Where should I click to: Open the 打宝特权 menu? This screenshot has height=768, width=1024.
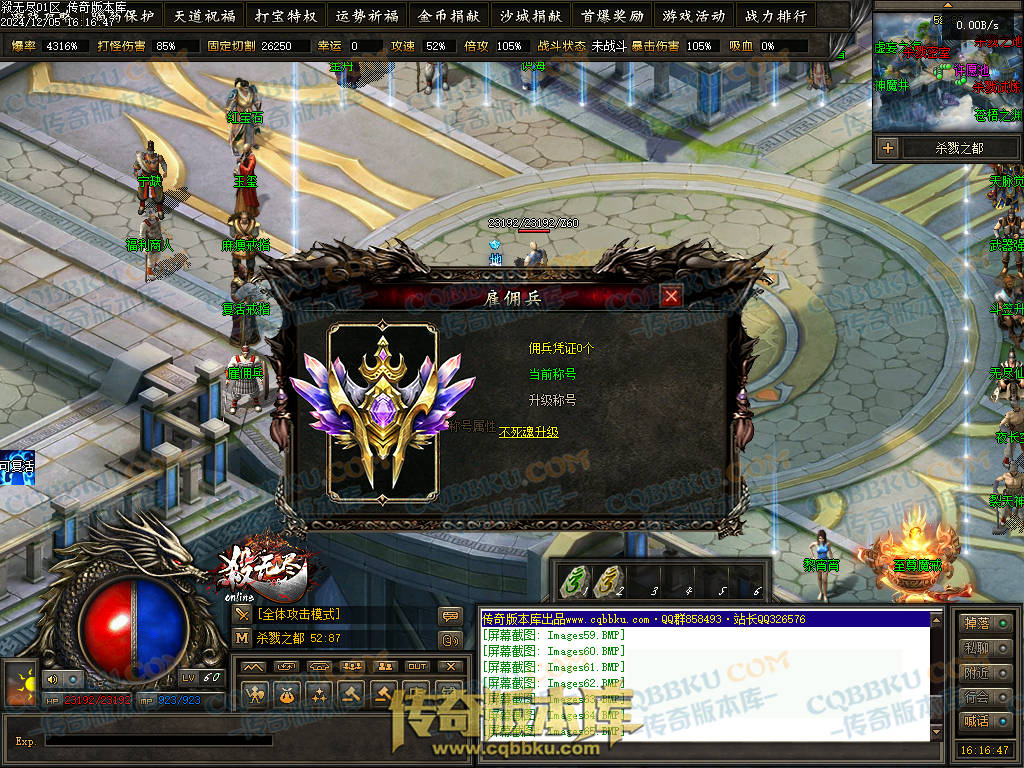click(285, 16)
